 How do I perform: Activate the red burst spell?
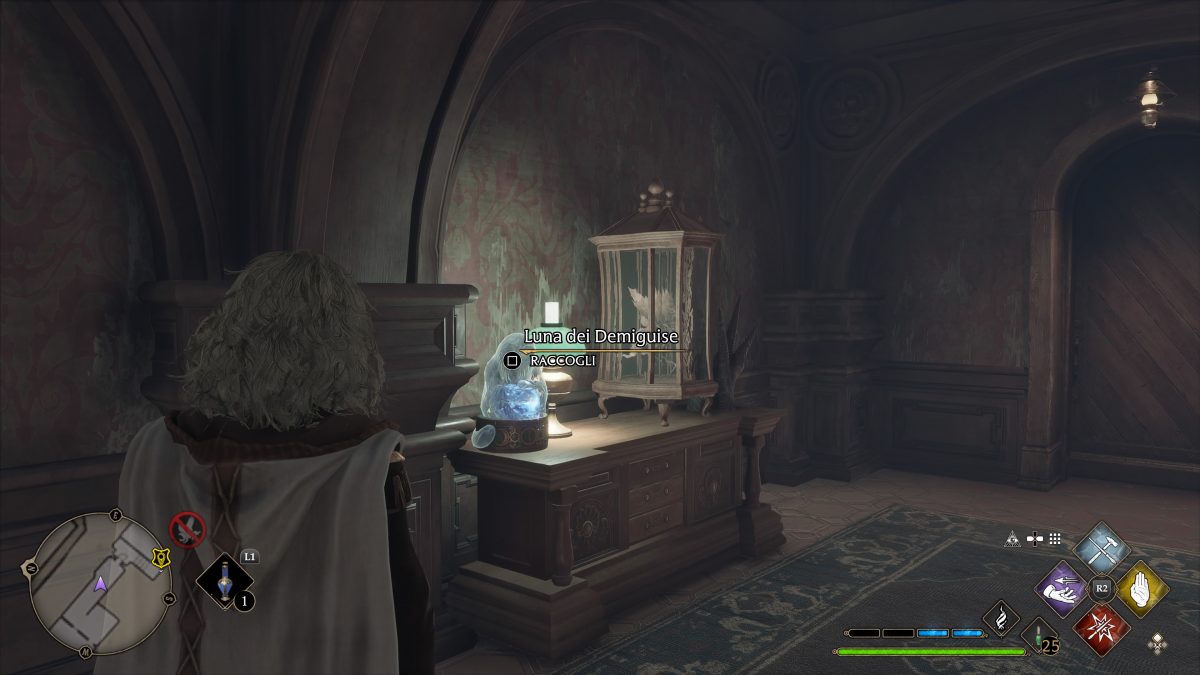pyautogui.click(x=1101, y=630)
